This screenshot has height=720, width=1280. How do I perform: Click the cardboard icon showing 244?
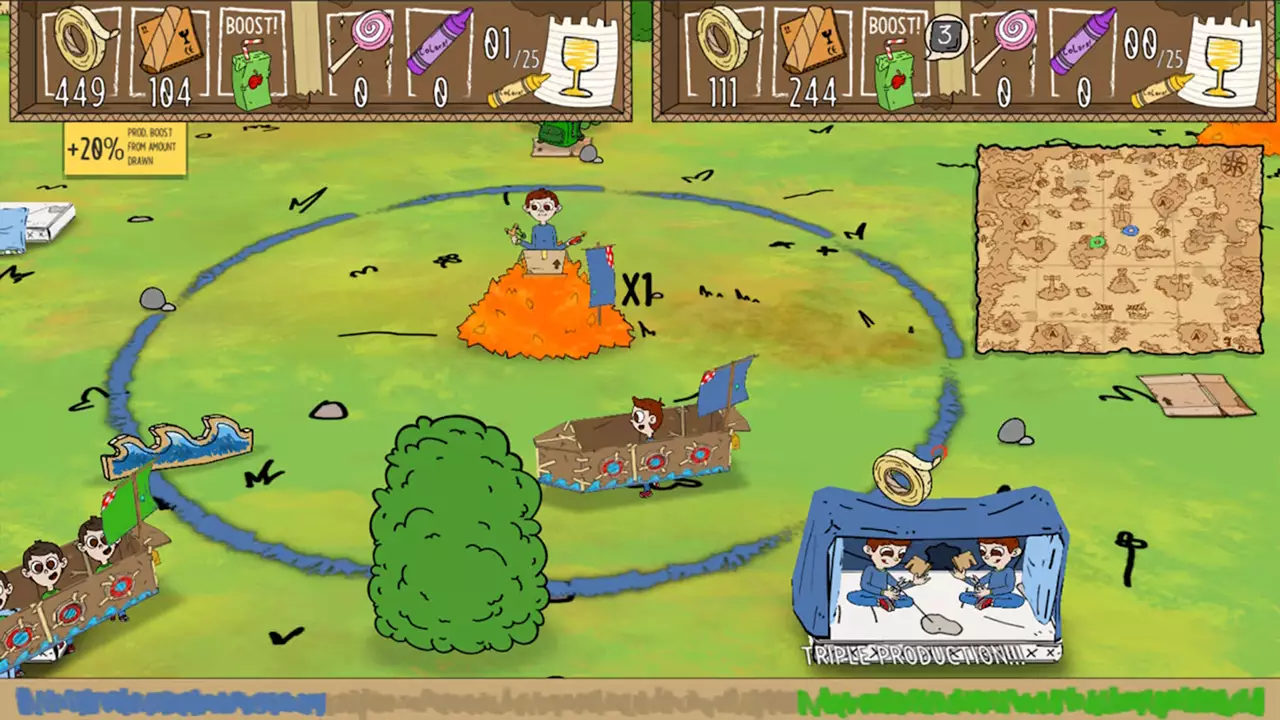click(x=813, y=42)
